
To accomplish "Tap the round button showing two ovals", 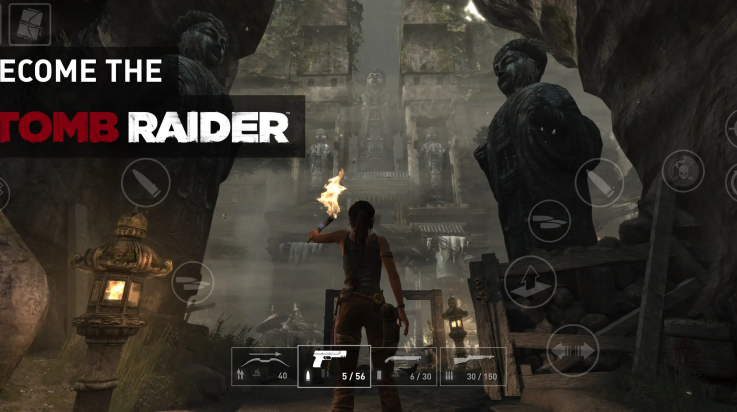I will tap(549, 220).
